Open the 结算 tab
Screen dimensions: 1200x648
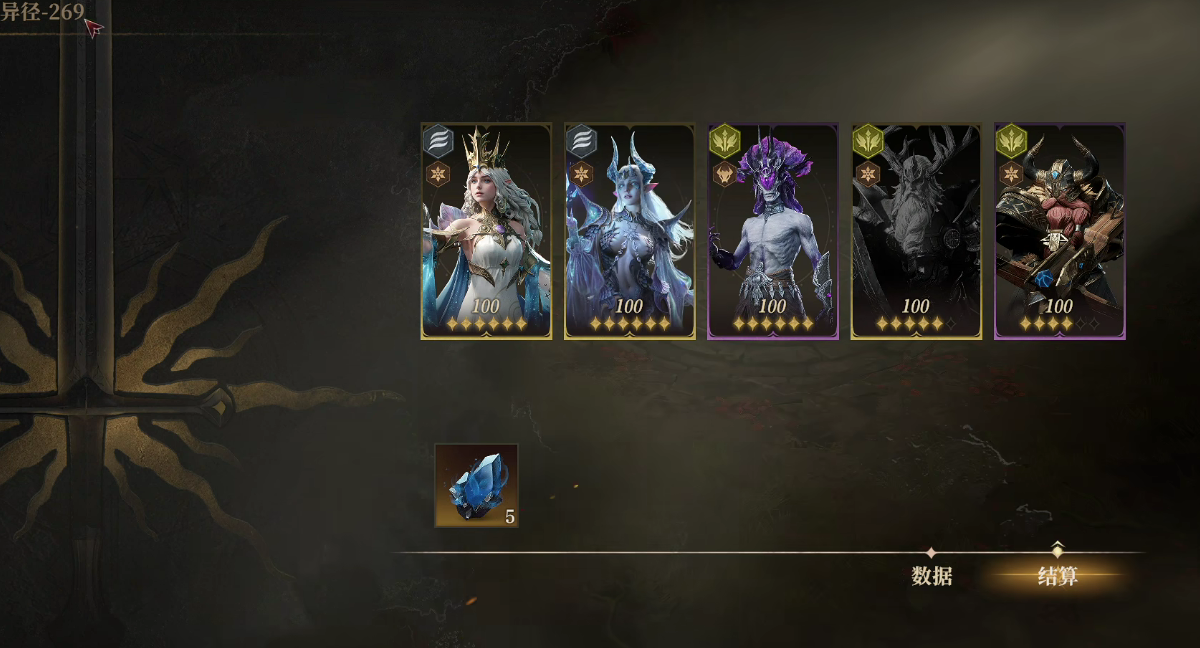(1057, 576)
